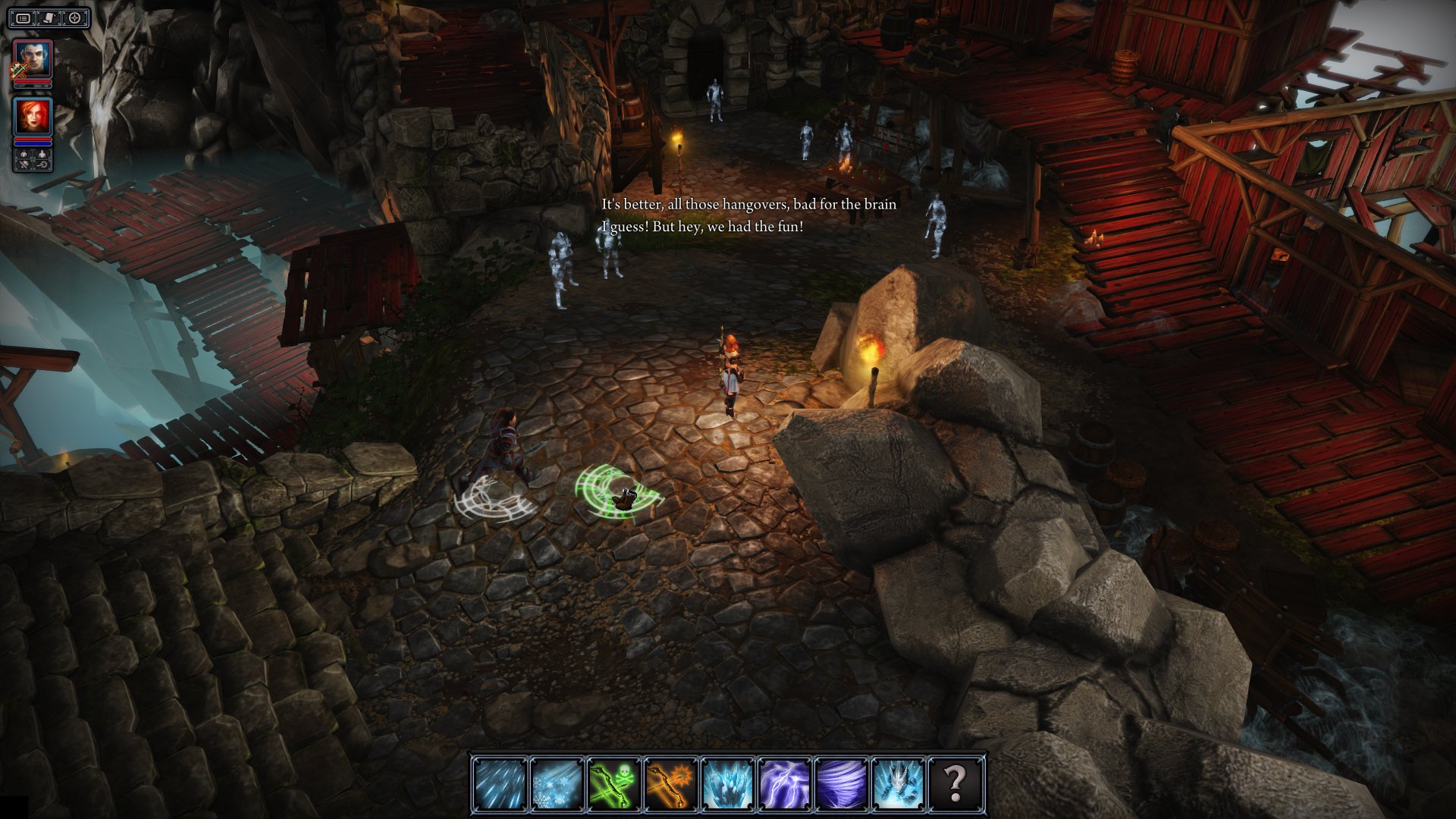The width and height of the screenshot is (1456, 819).
Task: Select the red-haired female character portrait
Action: click(x=33, y=117)
